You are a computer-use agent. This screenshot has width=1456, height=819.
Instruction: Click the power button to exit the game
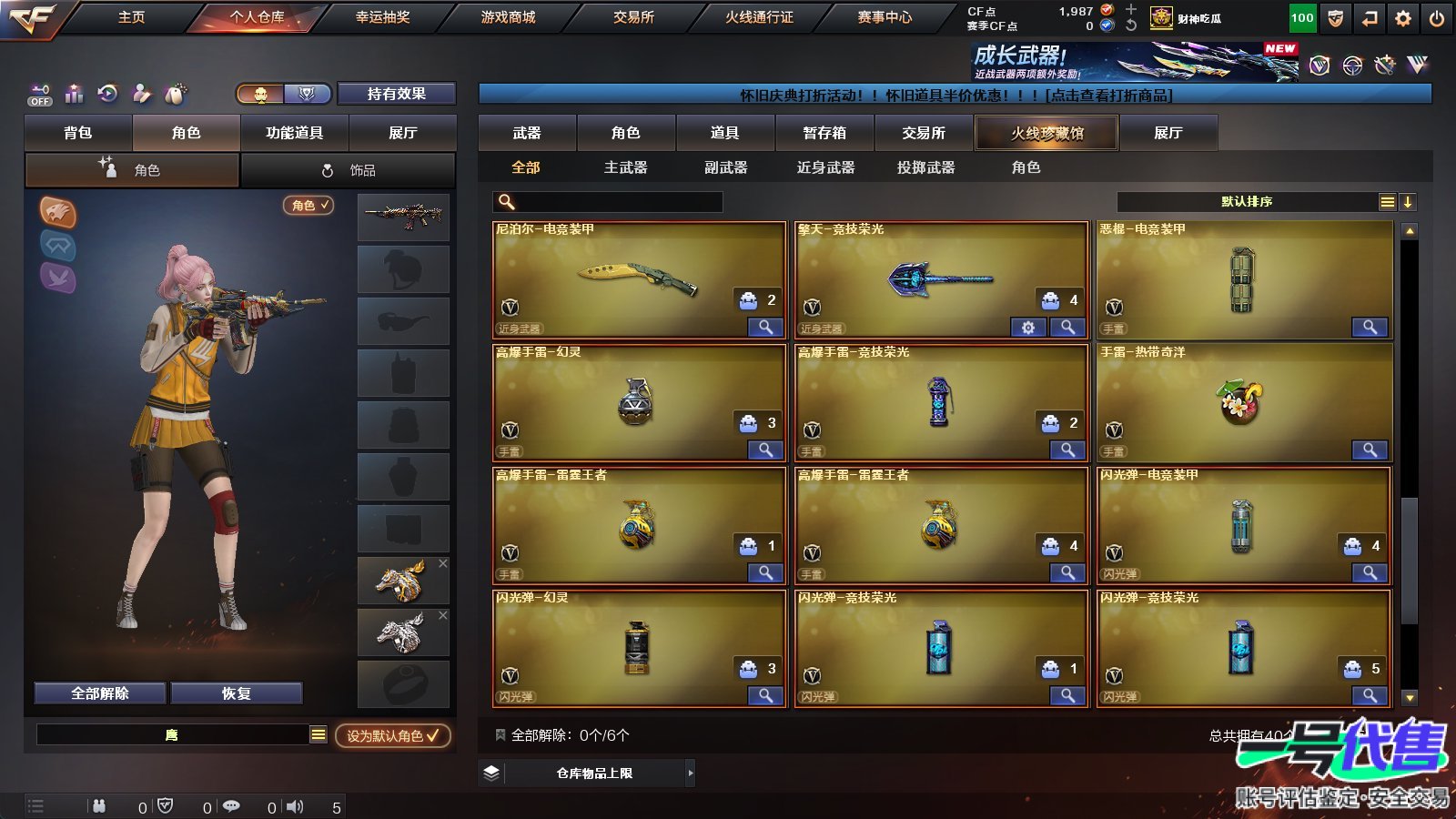tap(1438, 17)
